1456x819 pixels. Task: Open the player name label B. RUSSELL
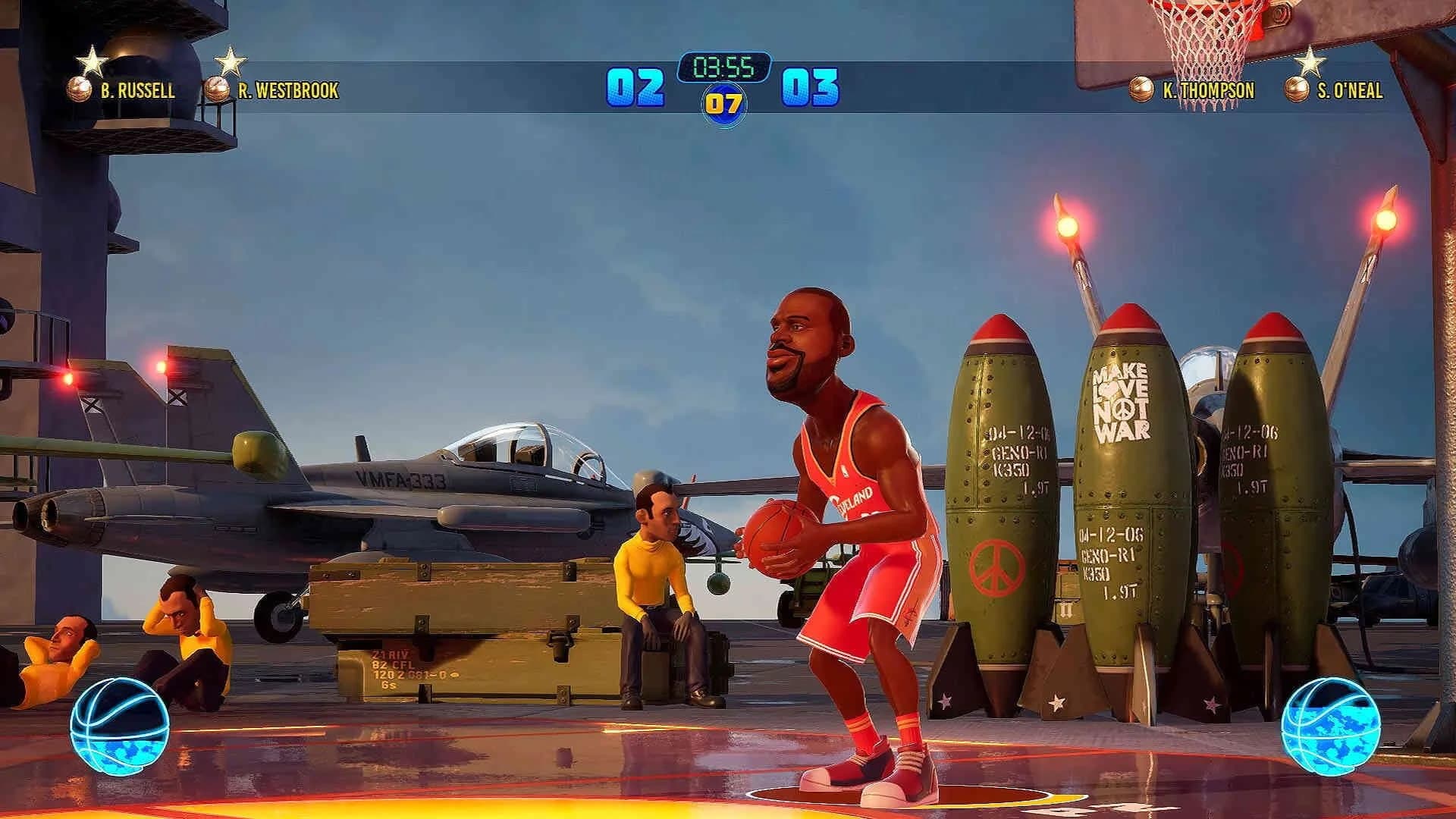pyautogui.click(x=136, y=91)
